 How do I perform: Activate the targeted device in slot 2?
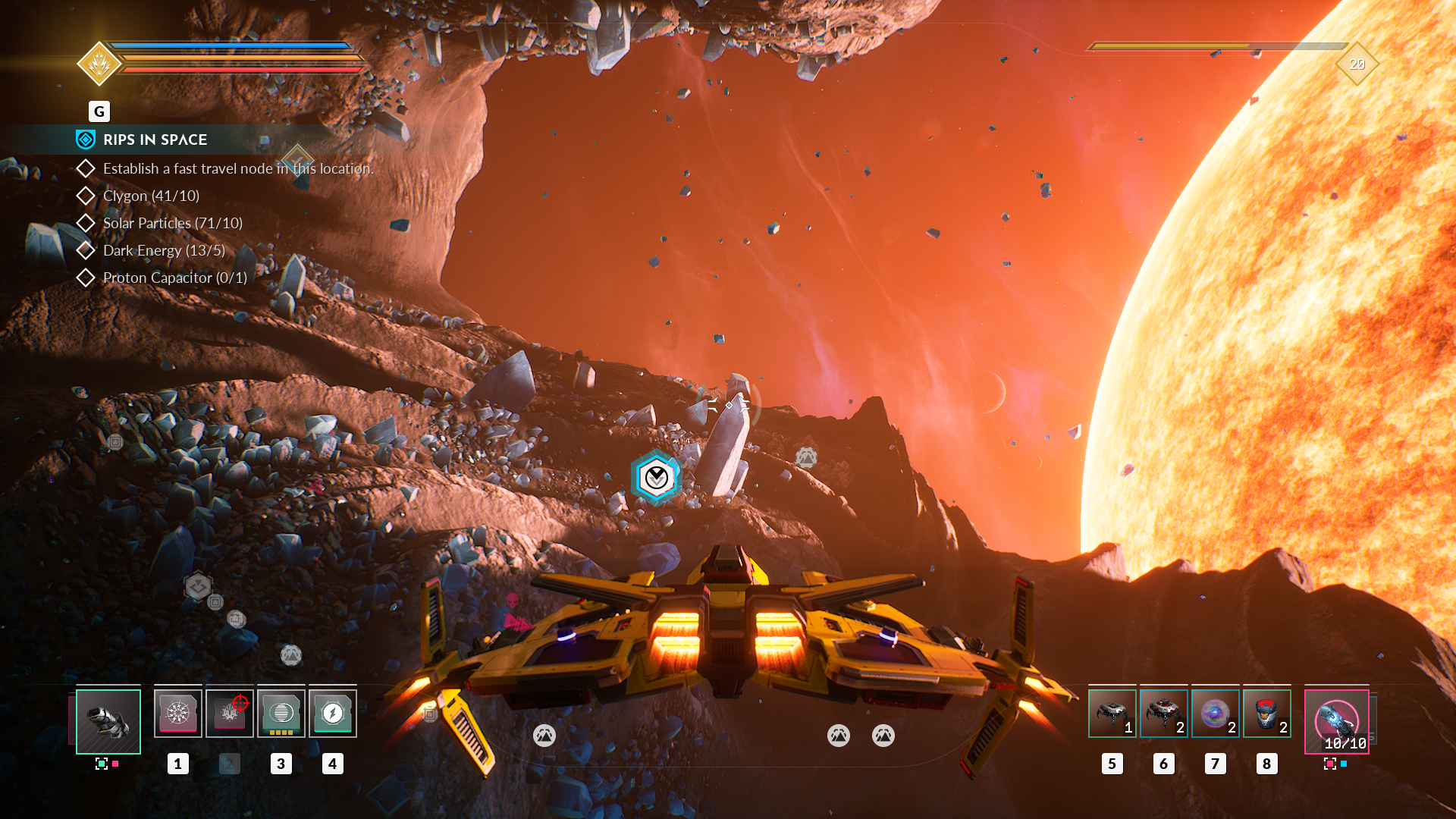[229, 713]
